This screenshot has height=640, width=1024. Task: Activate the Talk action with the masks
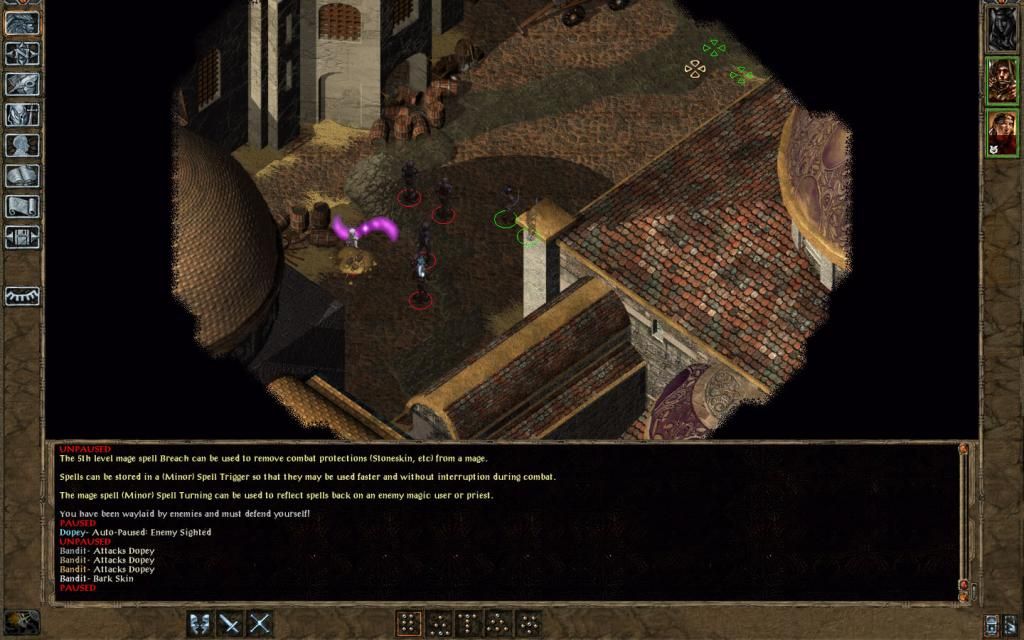tap(200, 624)
